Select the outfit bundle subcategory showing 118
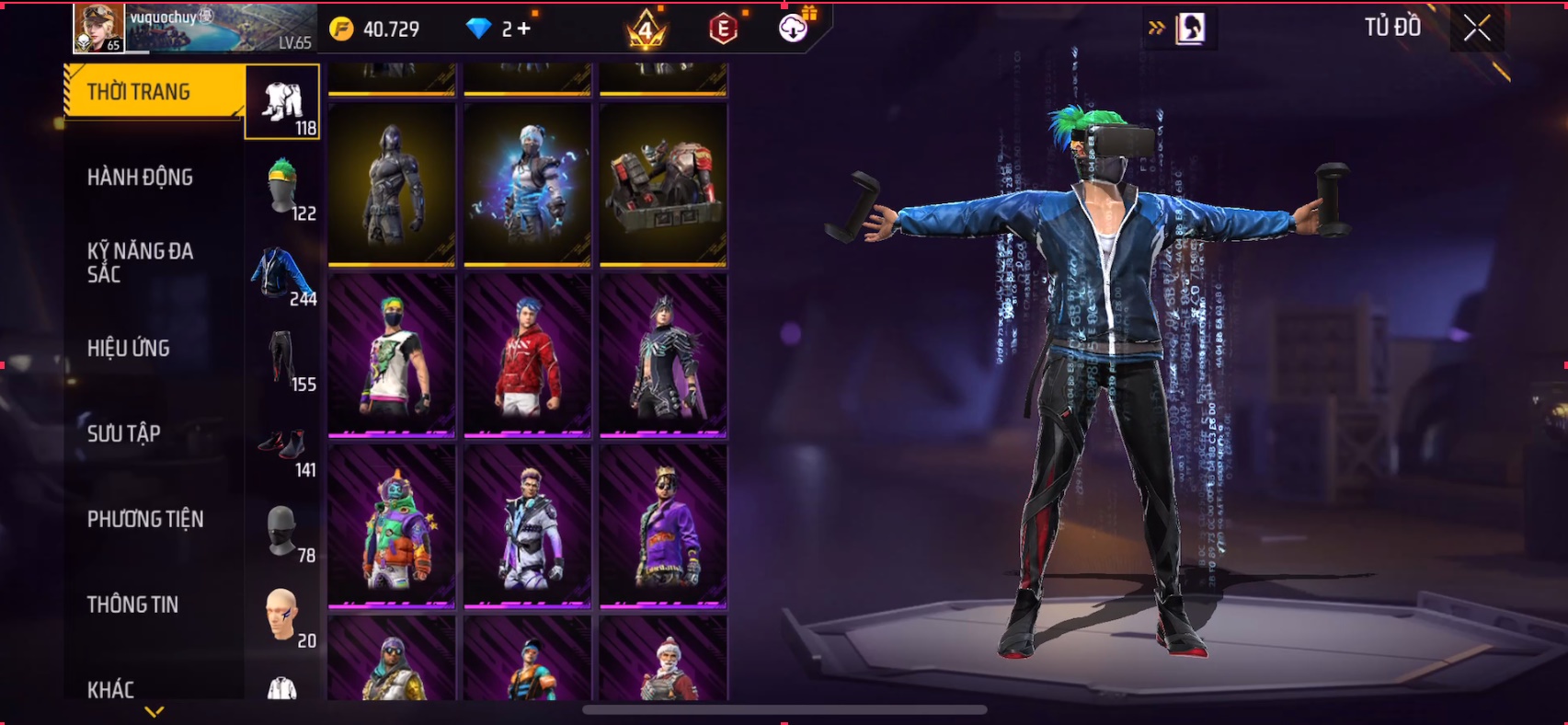The image size is (1568, 725). coord(282,102)
